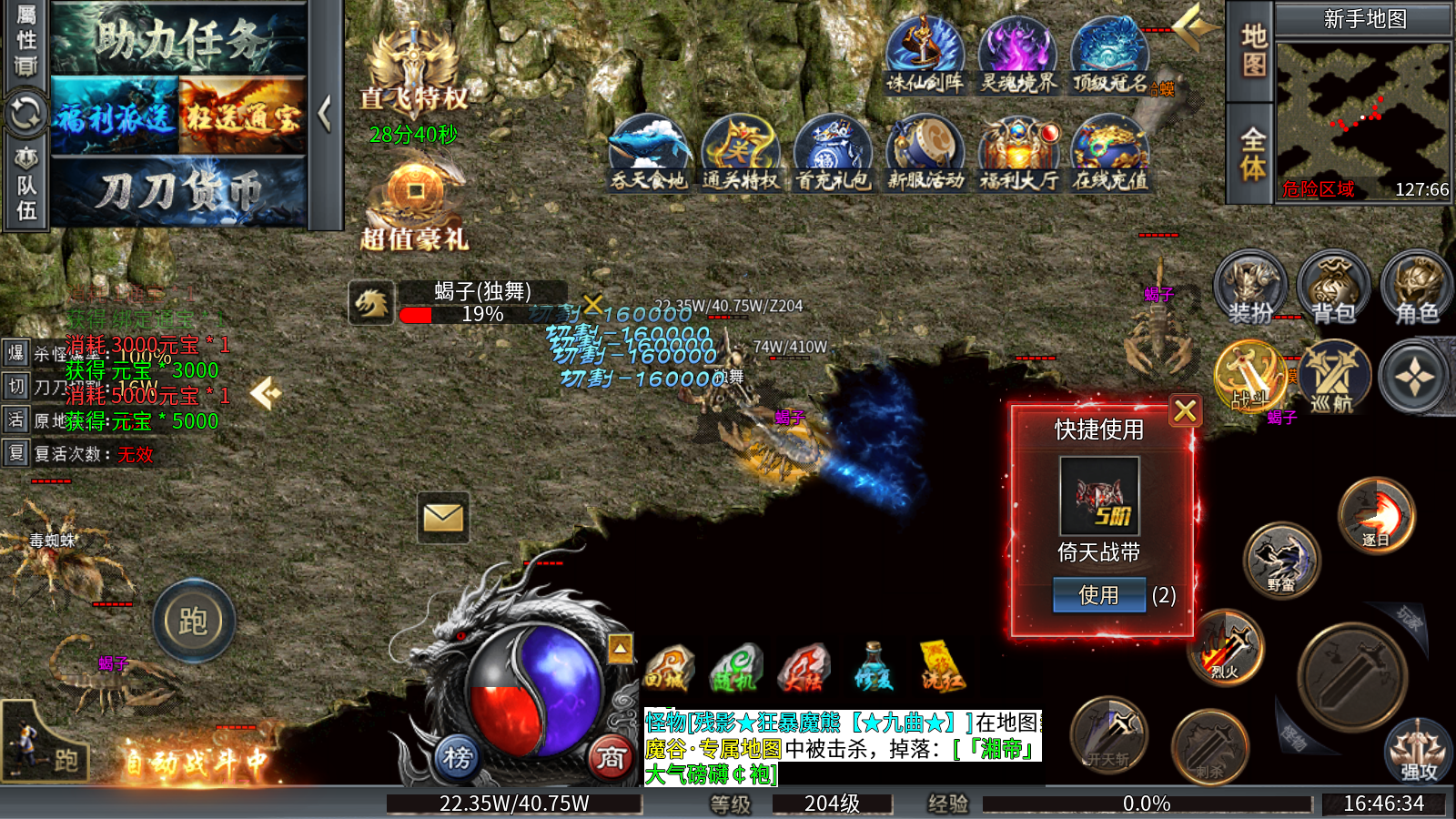Close the 快捷使用 quick-use popup
The image size is (1456, 819).
coord(1185,411)
